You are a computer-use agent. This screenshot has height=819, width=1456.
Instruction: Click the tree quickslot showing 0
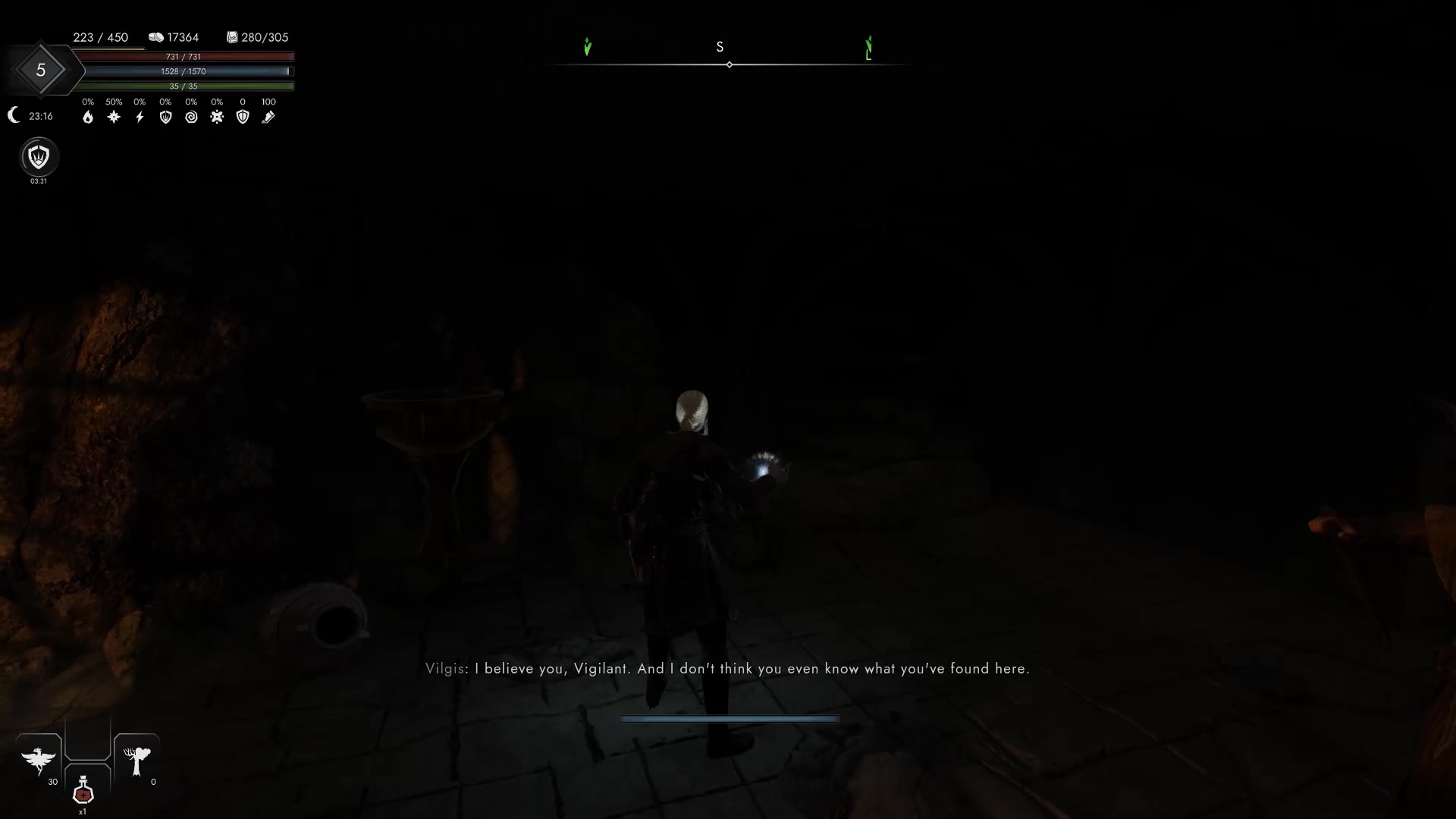[x=136, y=762]
